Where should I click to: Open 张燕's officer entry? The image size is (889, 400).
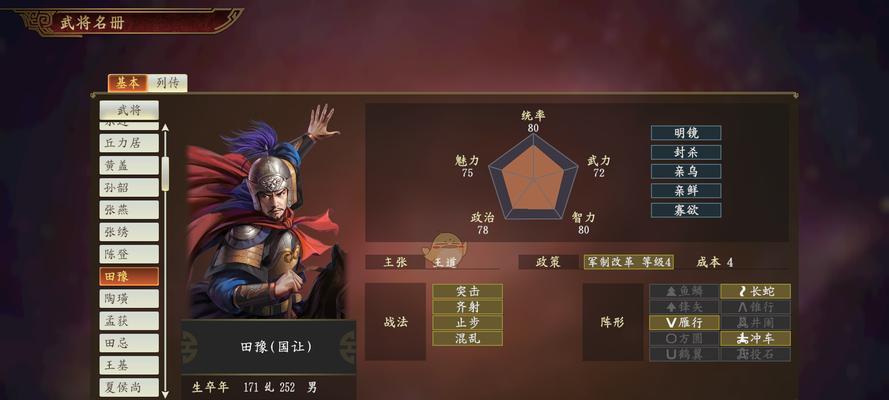pos(129,210)
